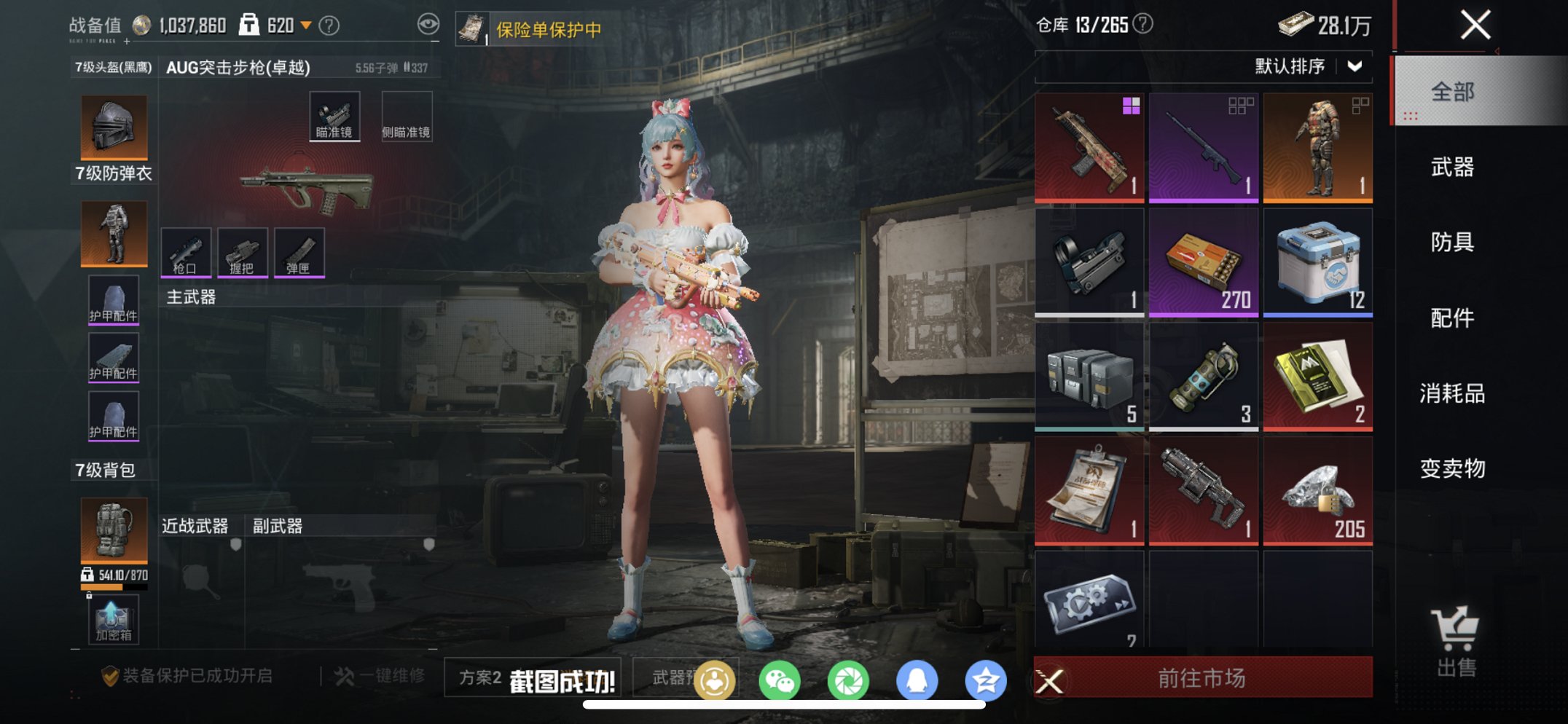Toggle the equipment preview eye icon
1568x724 pixels.
[429, 23]
